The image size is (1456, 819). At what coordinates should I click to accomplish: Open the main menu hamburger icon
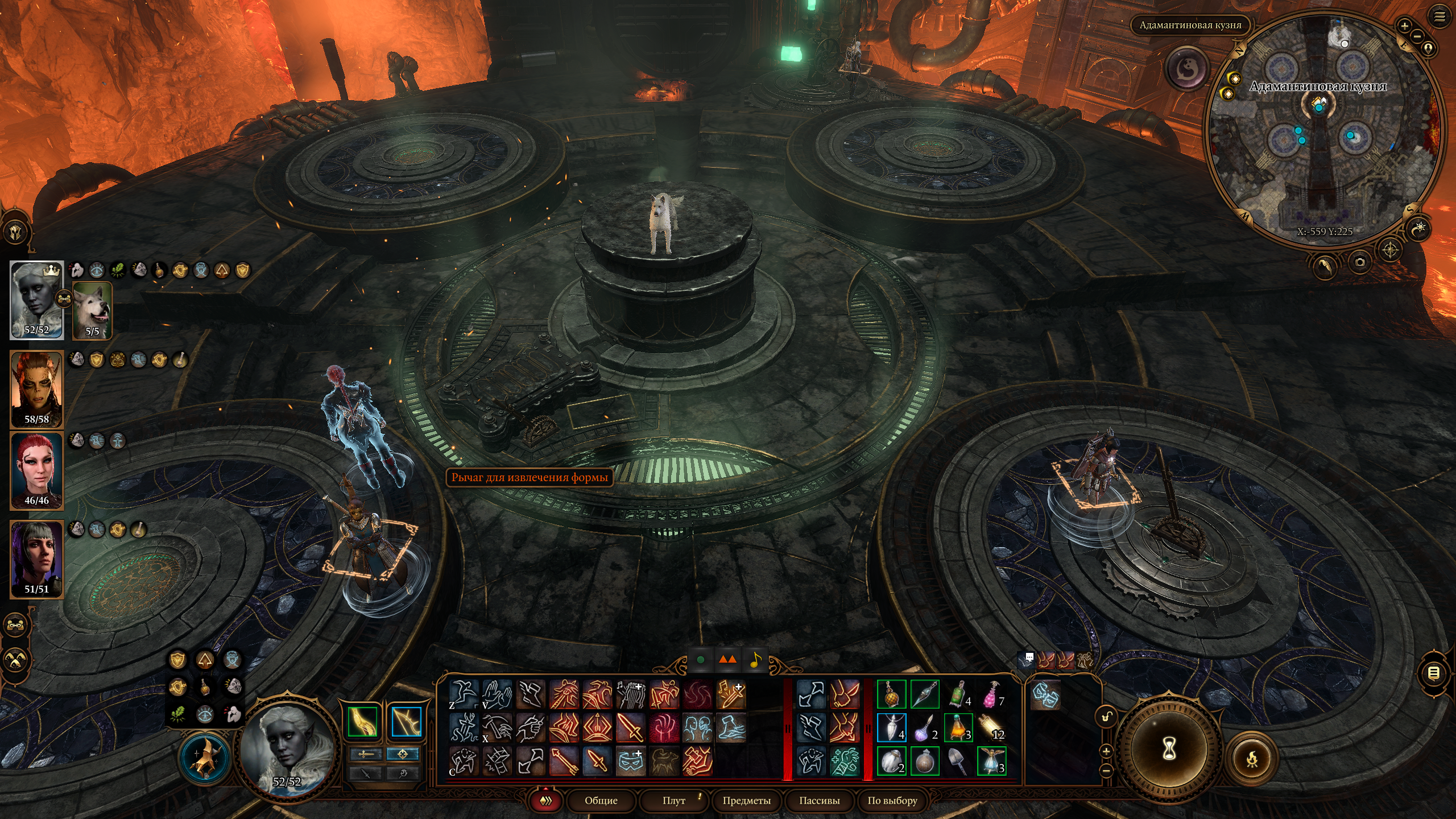pos(1440,17)
